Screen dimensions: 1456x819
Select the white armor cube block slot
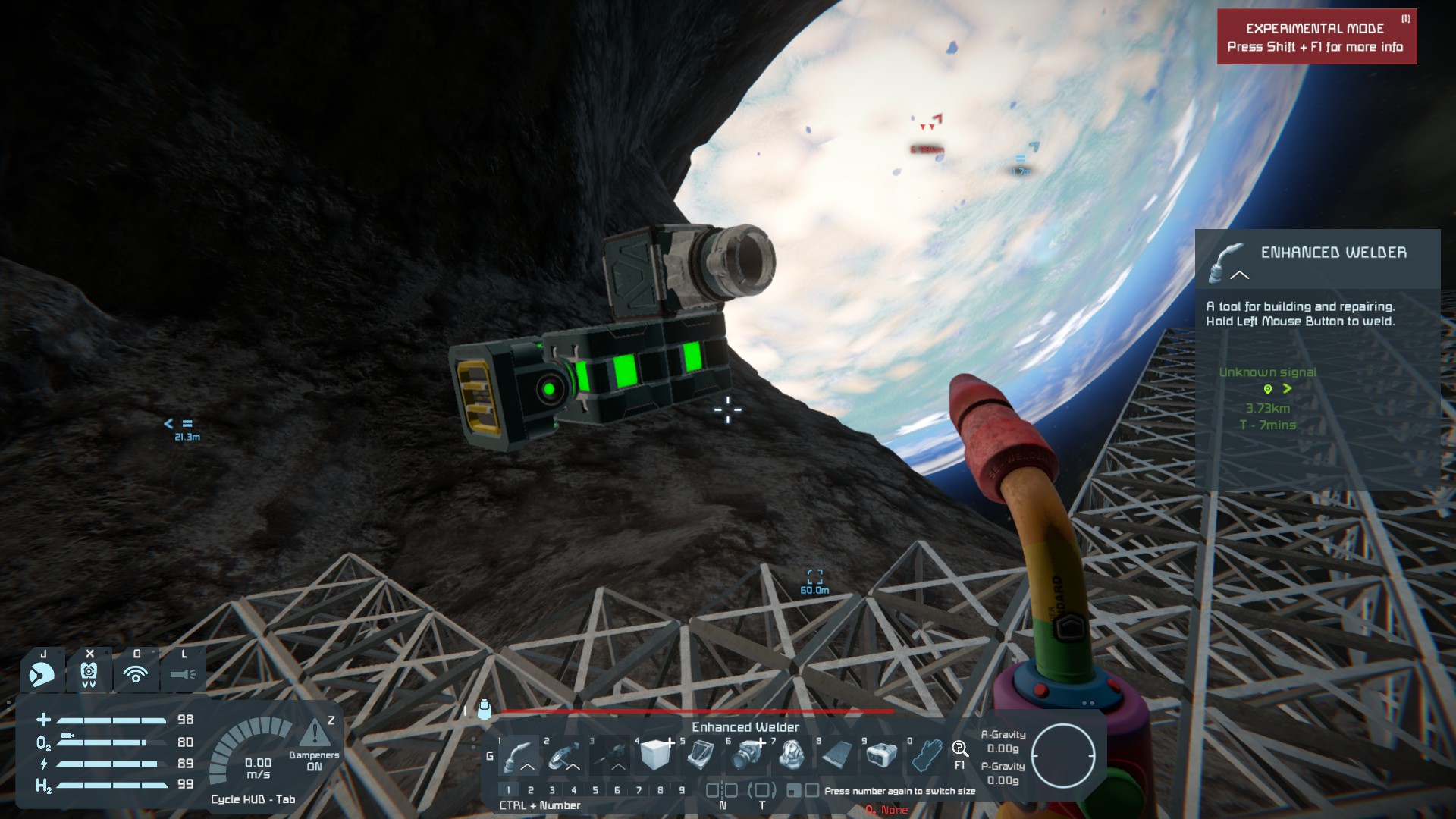point(655,755)
